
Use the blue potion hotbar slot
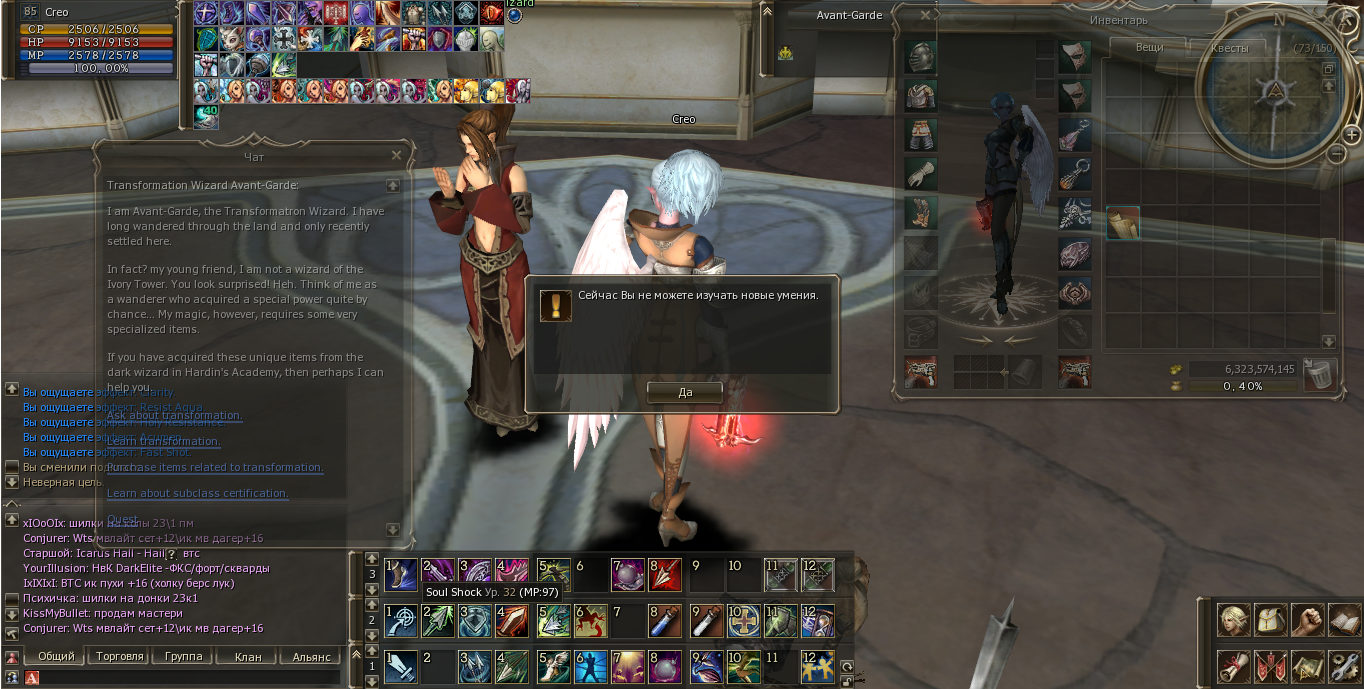[664, 621]
